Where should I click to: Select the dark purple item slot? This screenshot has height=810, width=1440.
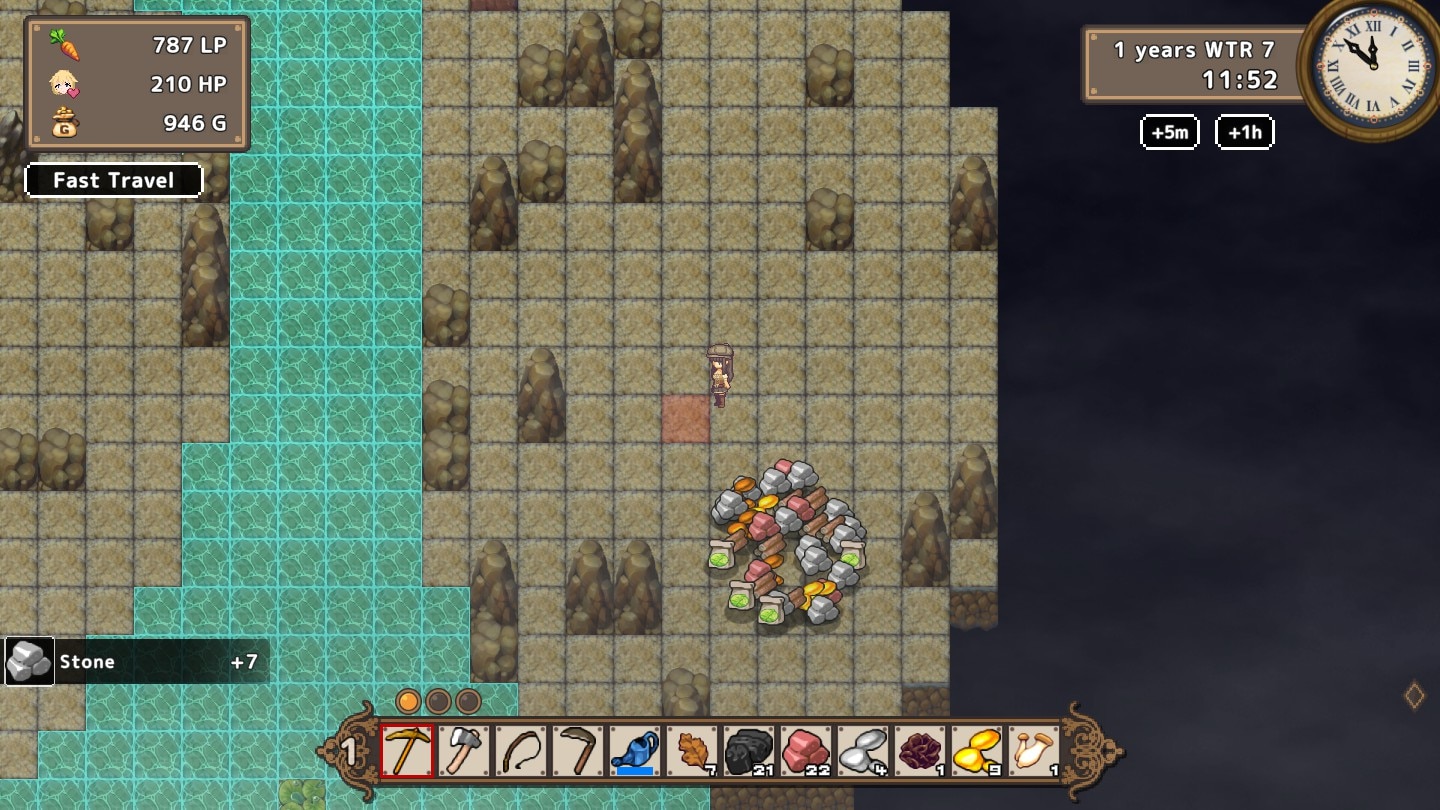pos(920,750)
